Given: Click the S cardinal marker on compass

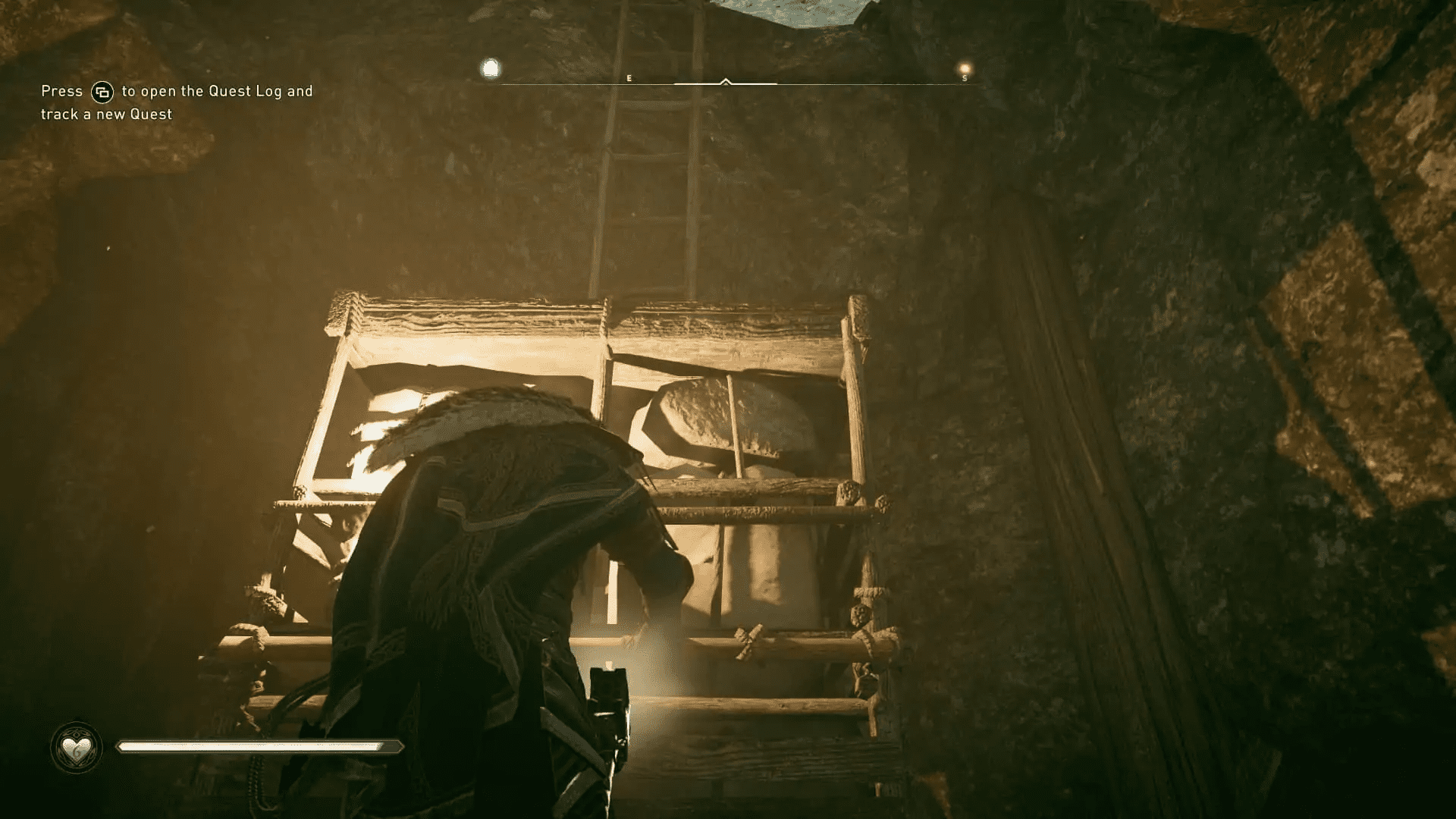Looking at the screenshot, I should (965, 77).
